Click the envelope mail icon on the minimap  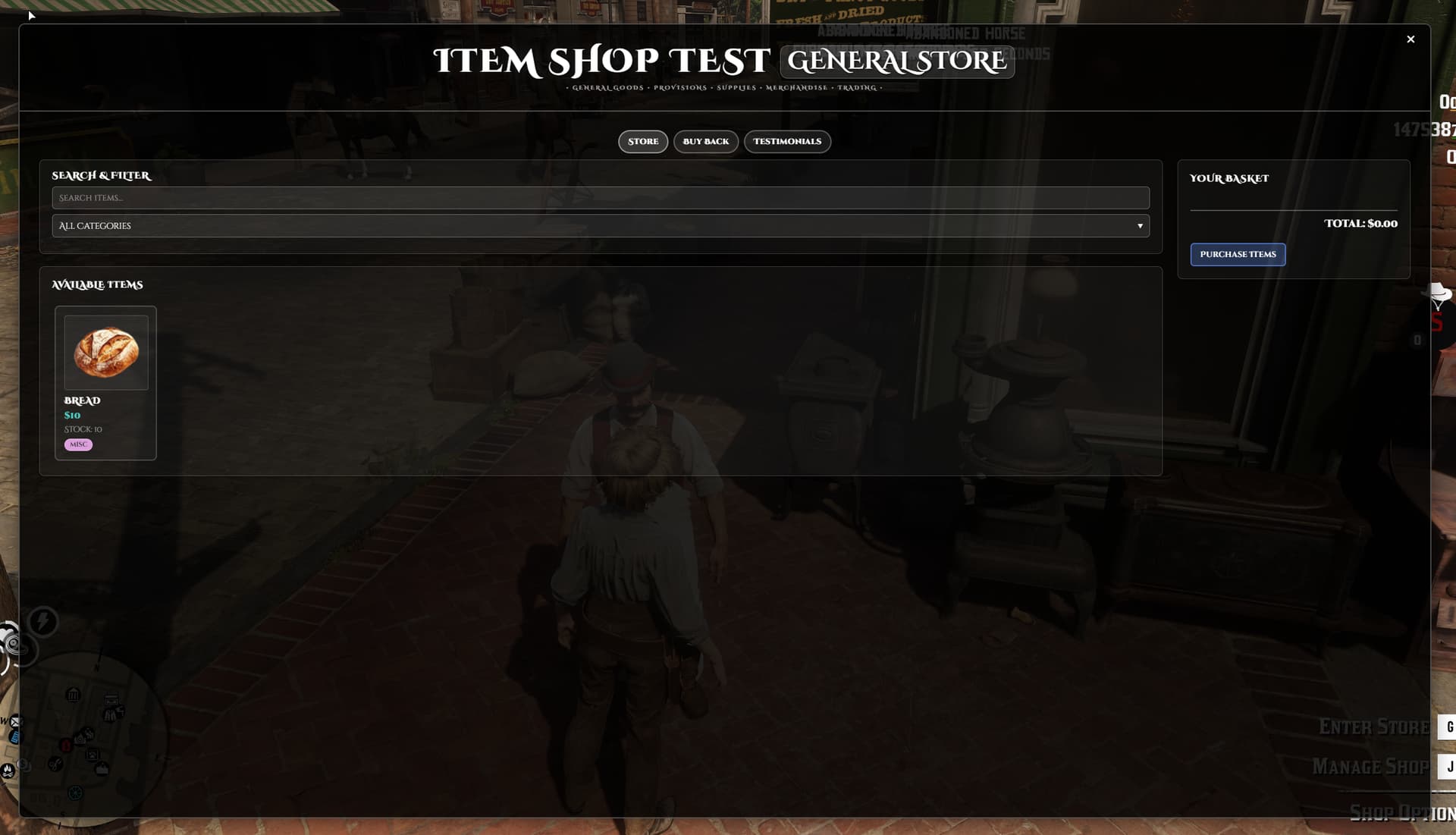tap(16, 720)
